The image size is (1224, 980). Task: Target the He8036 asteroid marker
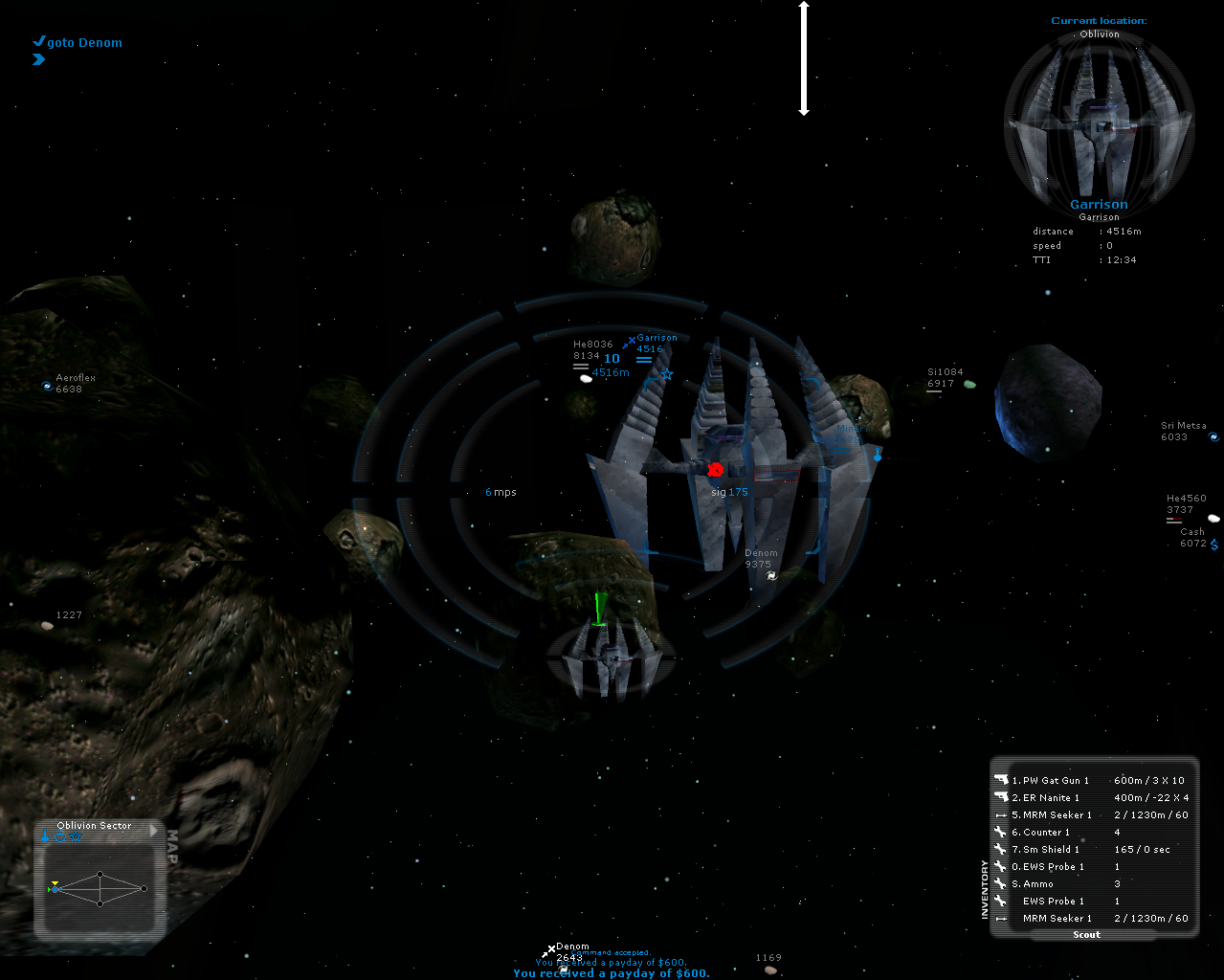(587, 378)
